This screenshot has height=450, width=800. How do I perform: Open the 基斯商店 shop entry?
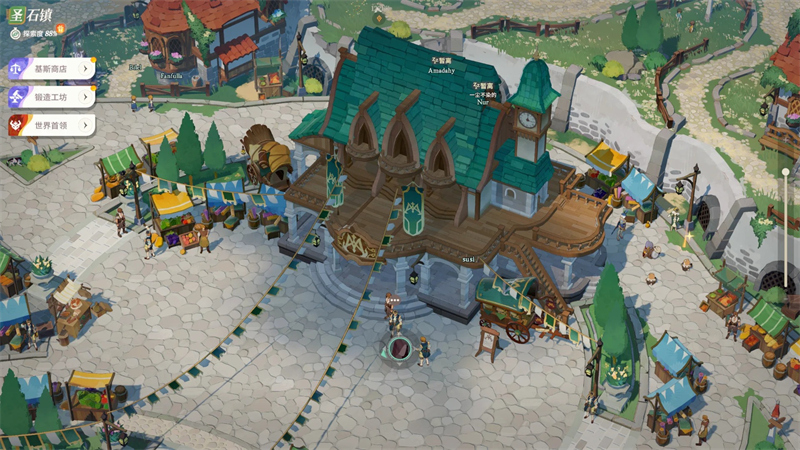(50, 69)
